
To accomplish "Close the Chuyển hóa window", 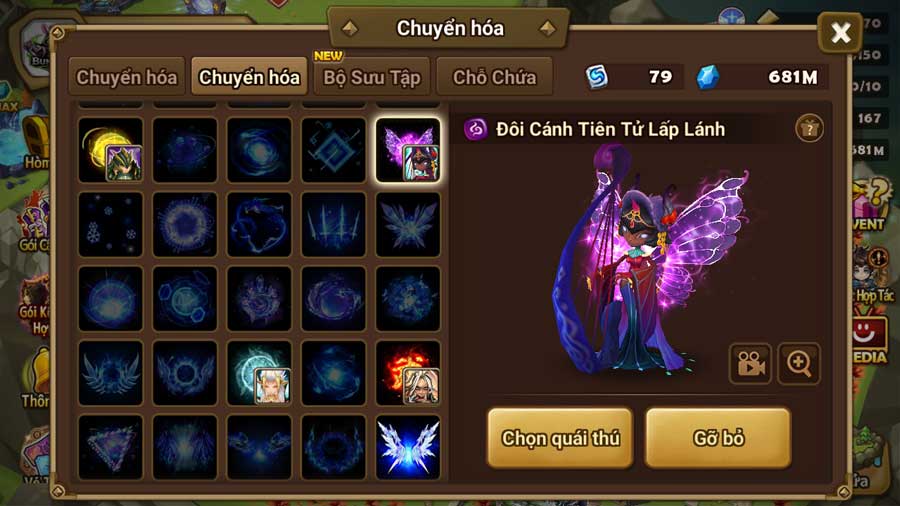I will [840, 34].
